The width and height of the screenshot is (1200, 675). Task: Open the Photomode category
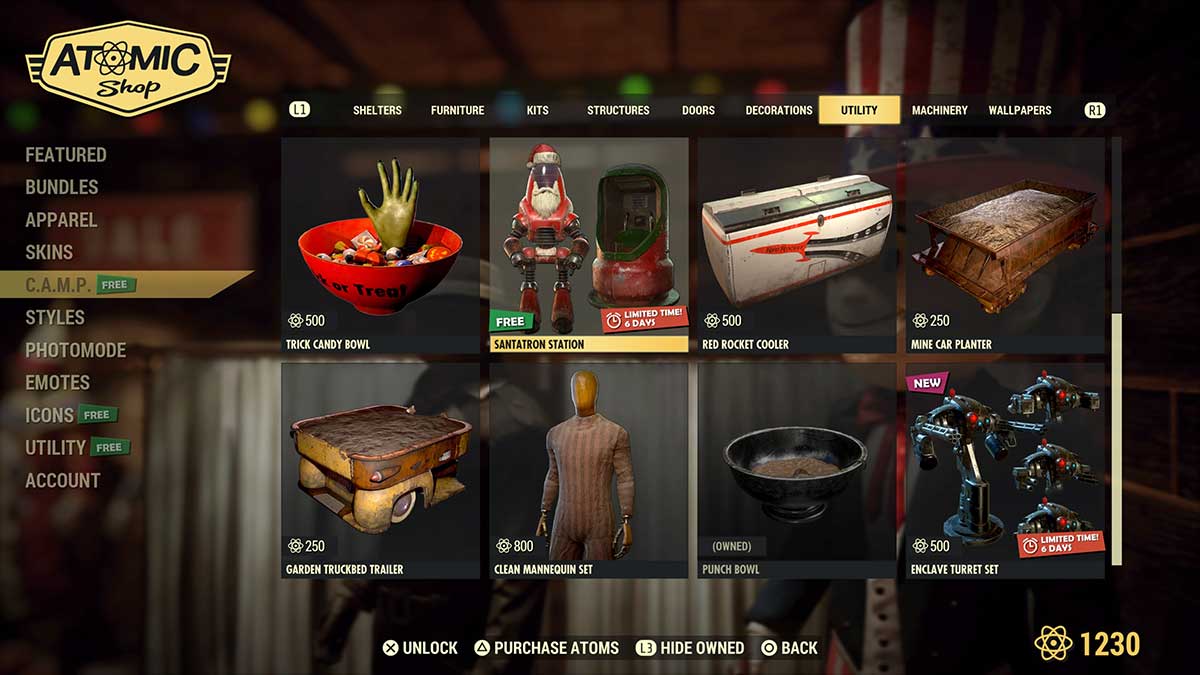[x=76, y=350]
